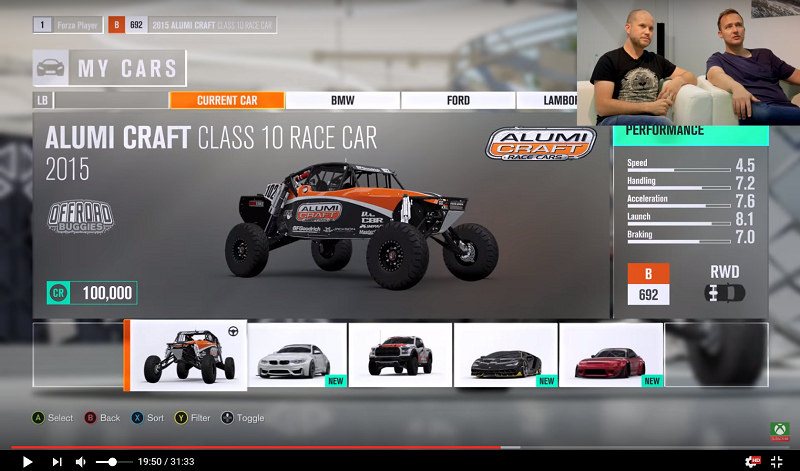Exit fullscreen video mode
Screen dimensions: 800x471
tap(777, 461)
